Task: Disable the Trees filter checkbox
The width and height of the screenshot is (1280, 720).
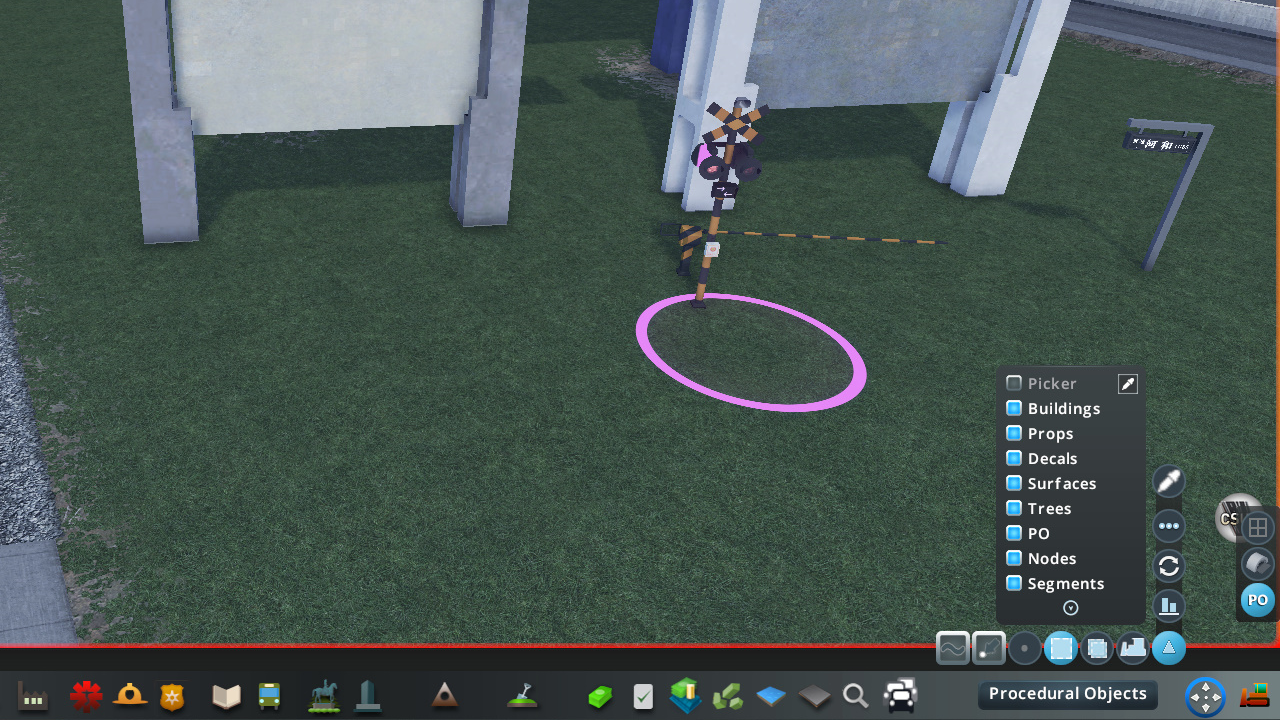Action: point(1013,508)
